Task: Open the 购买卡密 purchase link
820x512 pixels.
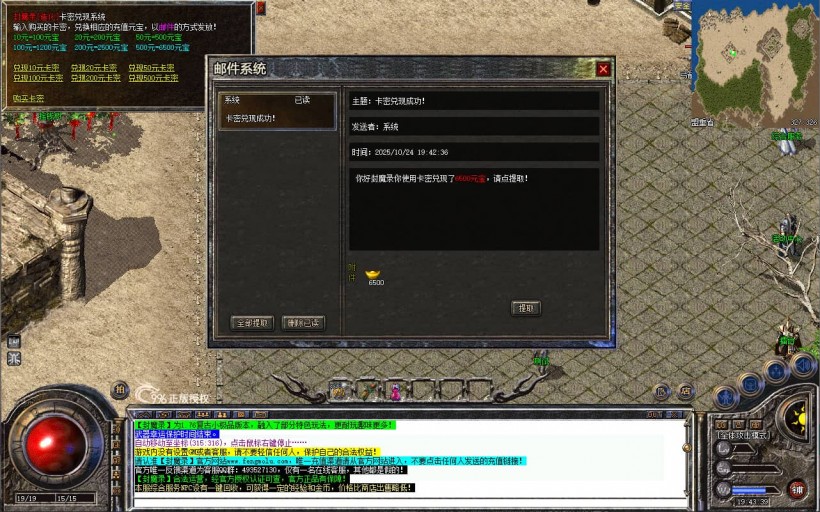Action: (28, 98)
